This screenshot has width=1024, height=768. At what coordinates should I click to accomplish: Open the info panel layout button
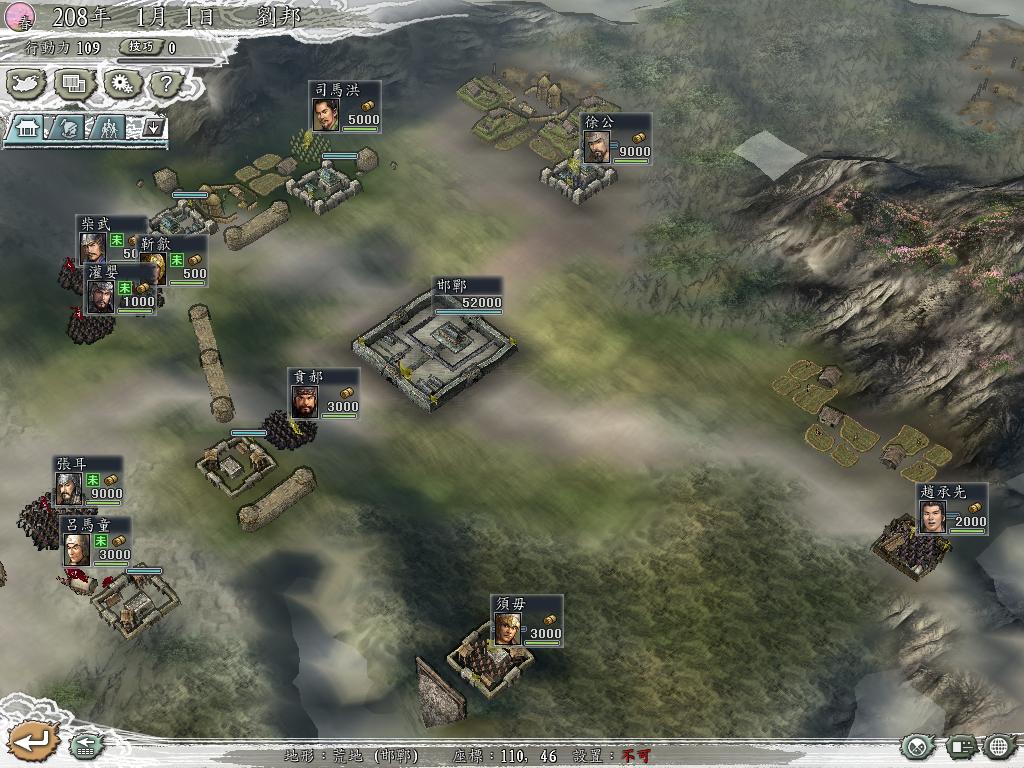coord(960,746)
